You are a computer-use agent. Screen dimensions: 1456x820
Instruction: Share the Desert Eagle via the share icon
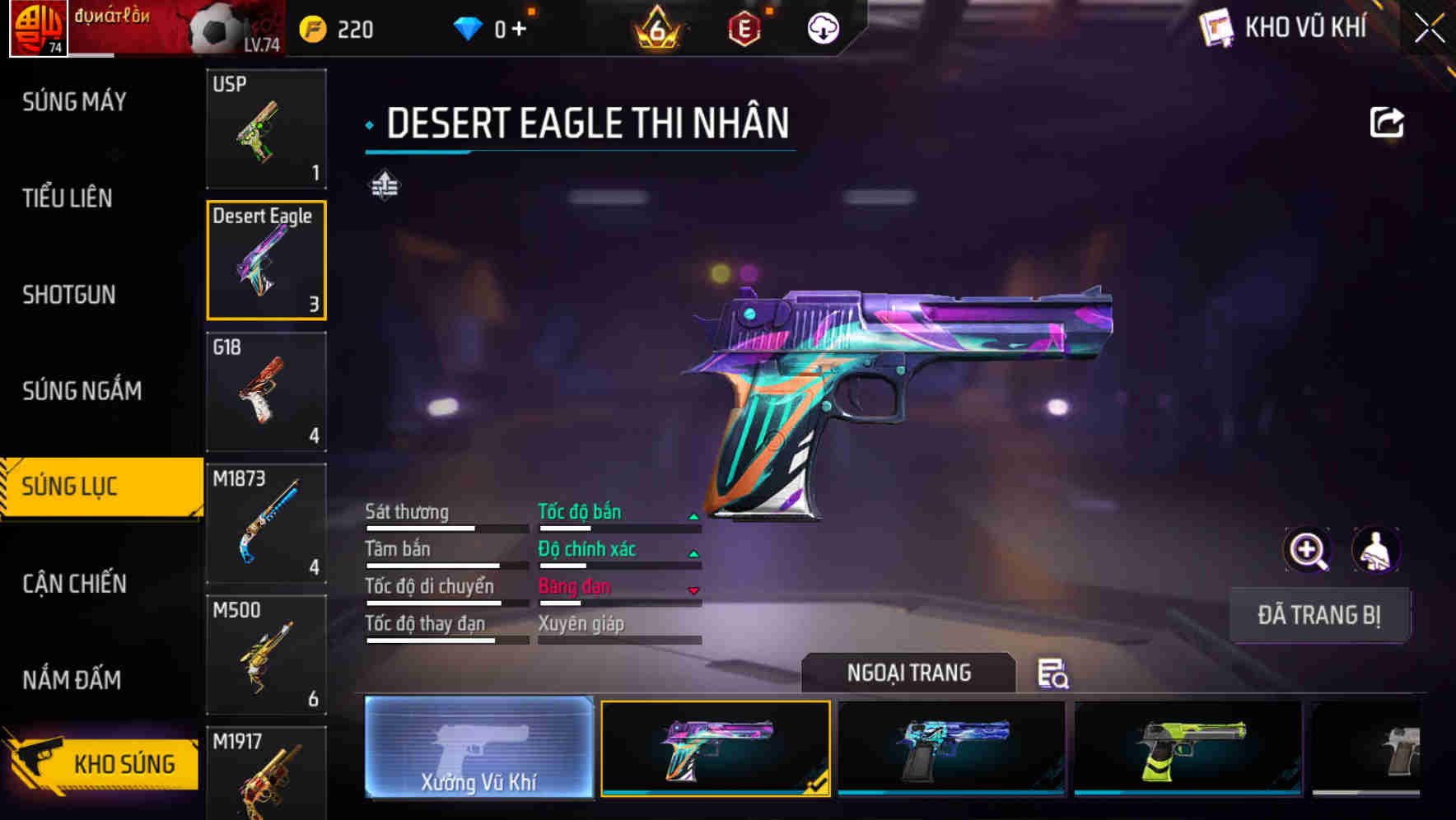1388,122
